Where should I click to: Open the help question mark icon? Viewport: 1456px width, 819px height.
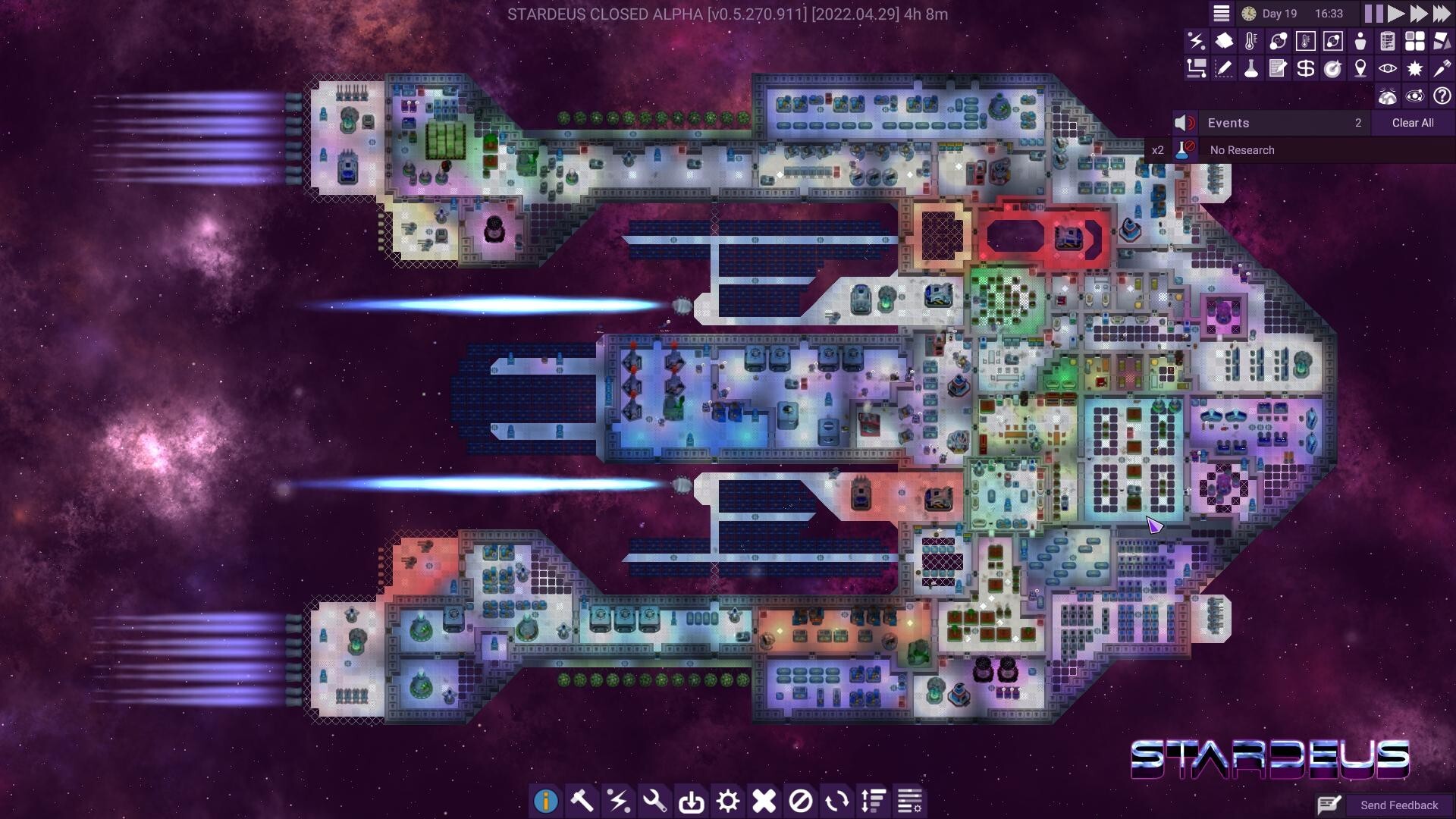coord(1442,95)
